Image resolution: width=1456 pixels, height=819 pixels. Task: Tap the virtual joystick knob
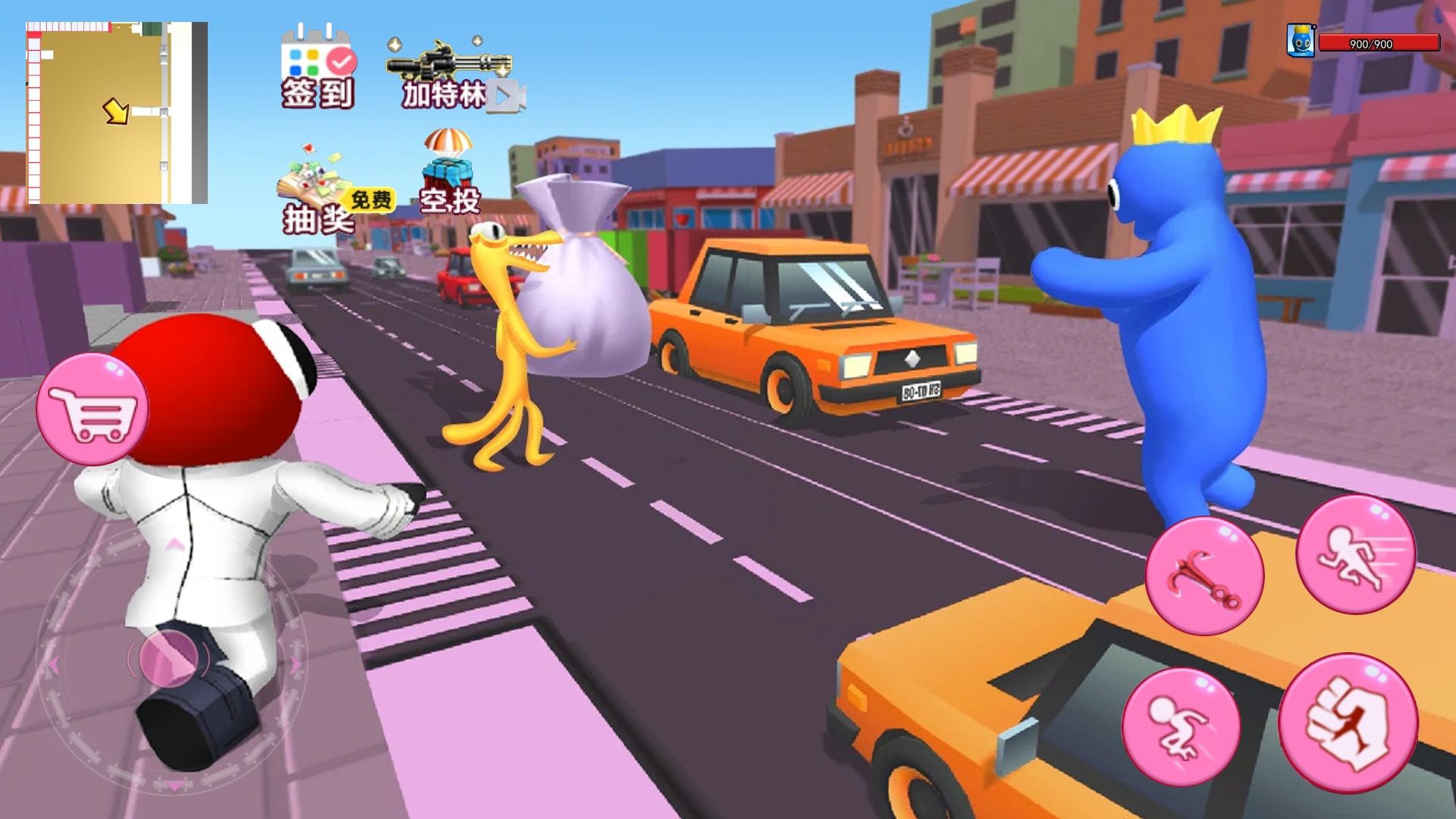[168, 658]
